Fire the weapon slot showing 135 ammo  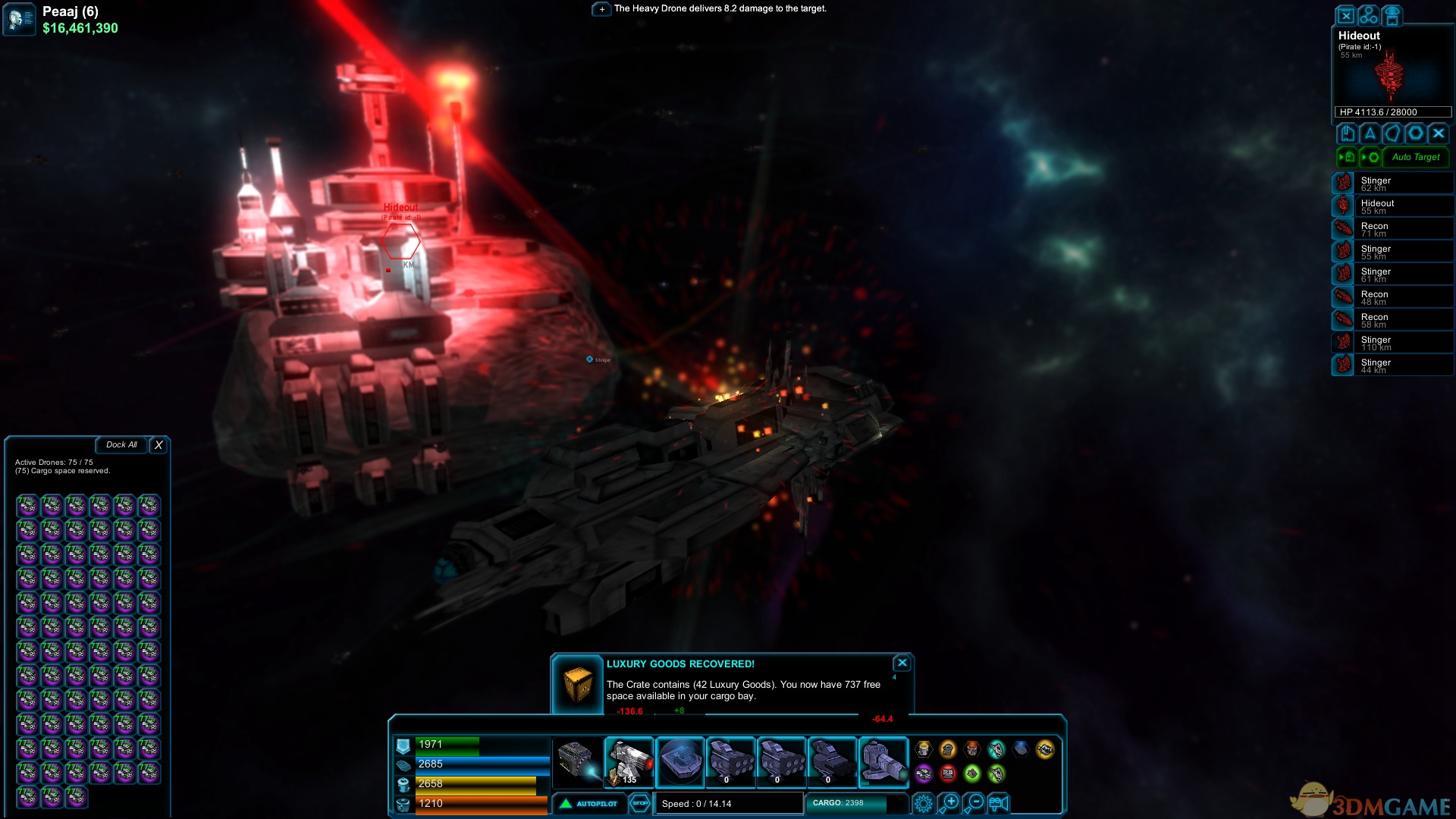pos(629,762)
